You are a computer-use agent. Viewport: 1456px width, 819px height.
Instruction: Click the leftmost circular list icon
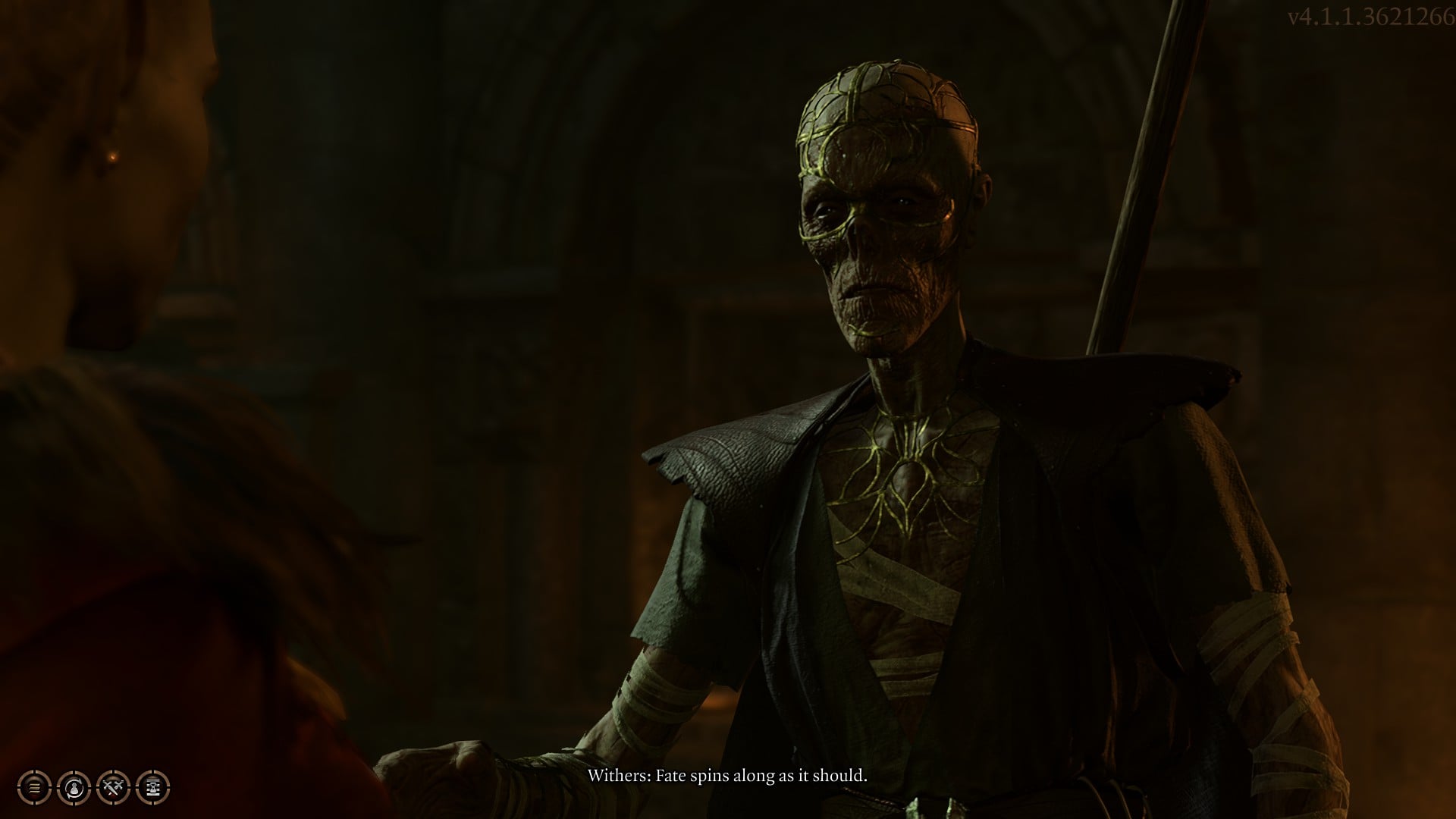tap(34, 787)
